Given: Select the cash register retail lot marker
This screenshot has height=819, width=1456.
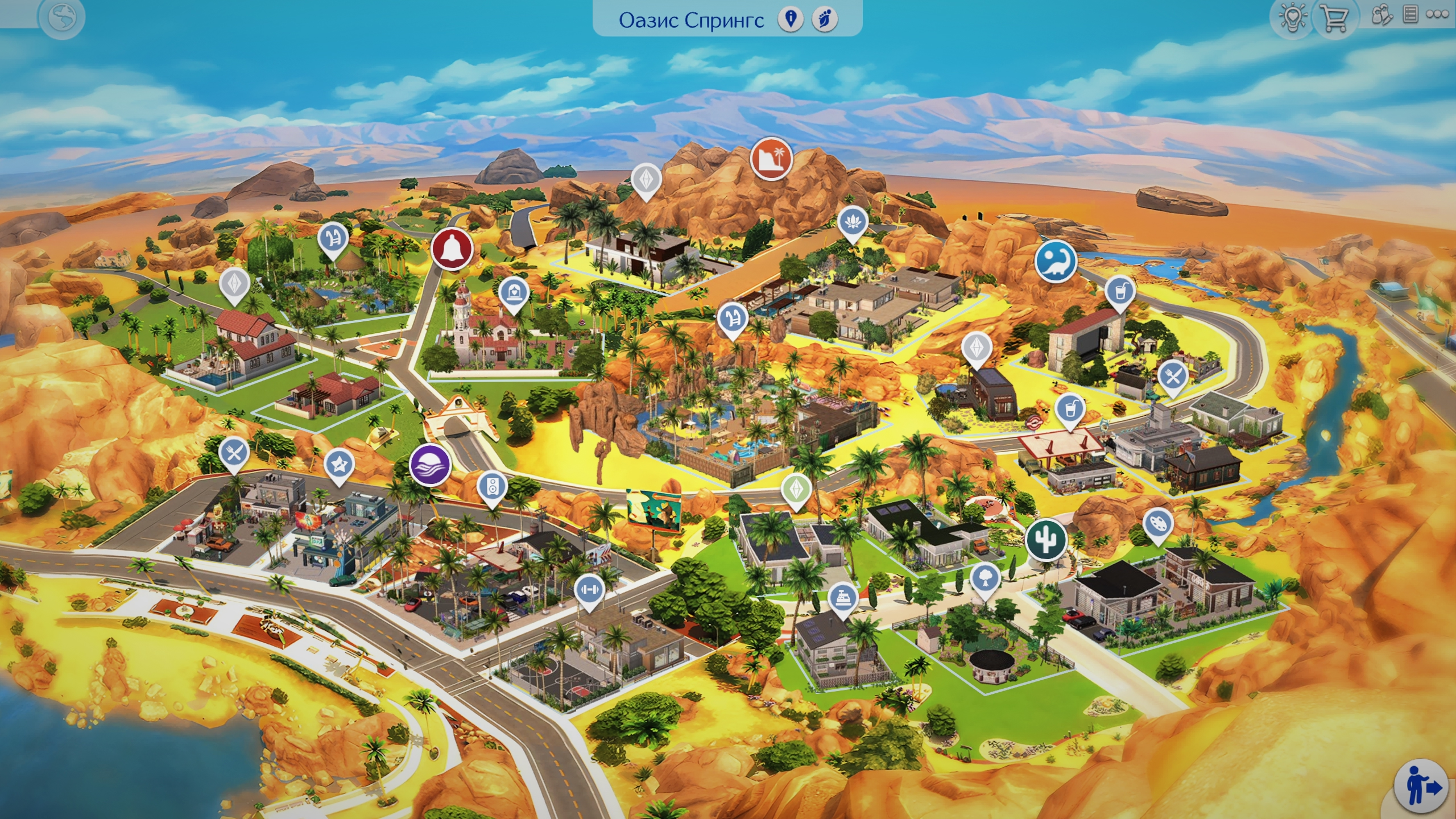Looking at the screenshot, I should coord(842,598).
